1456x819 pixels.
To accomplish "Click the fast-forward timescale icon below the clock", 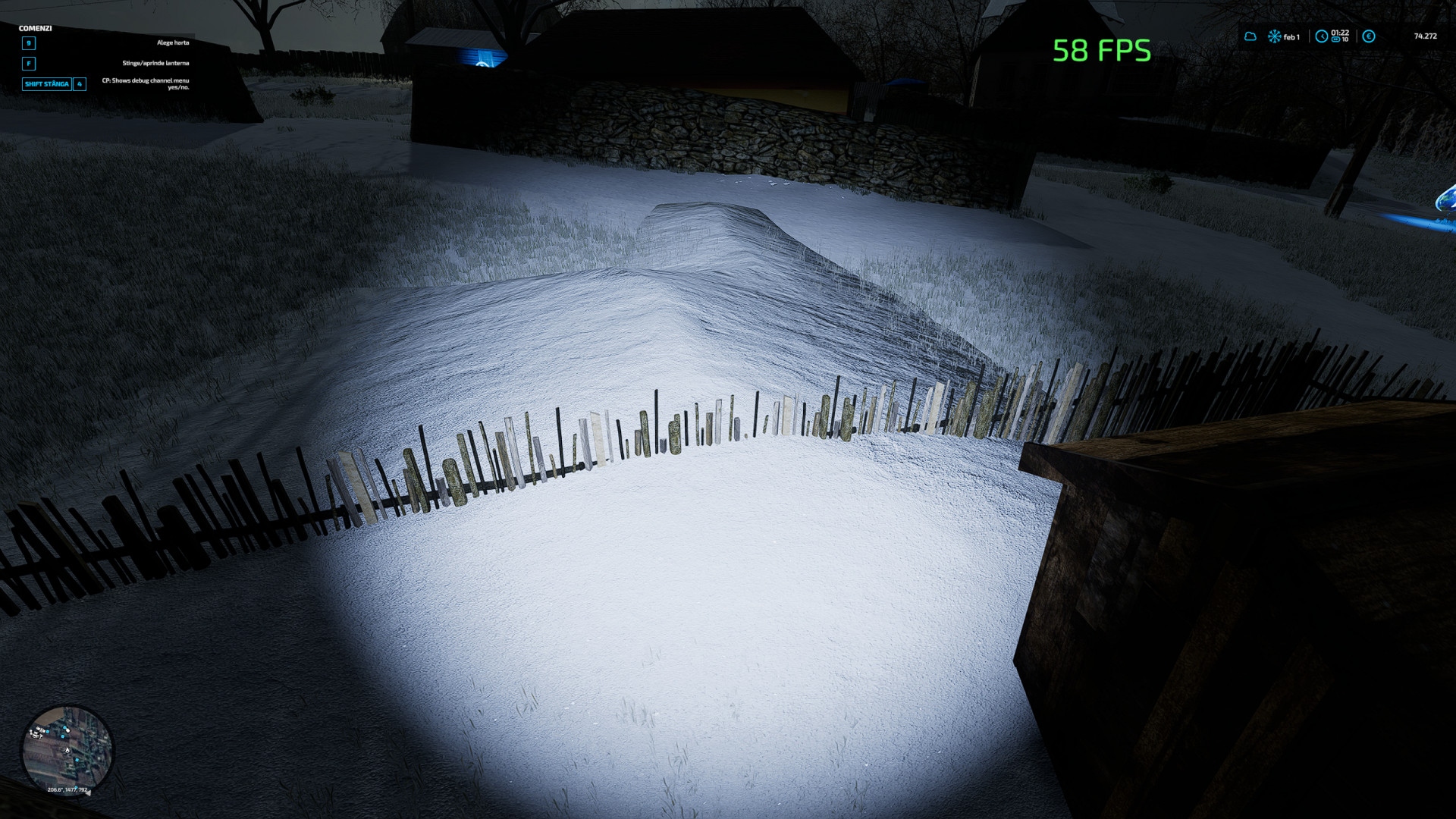I will [1336, 39].
